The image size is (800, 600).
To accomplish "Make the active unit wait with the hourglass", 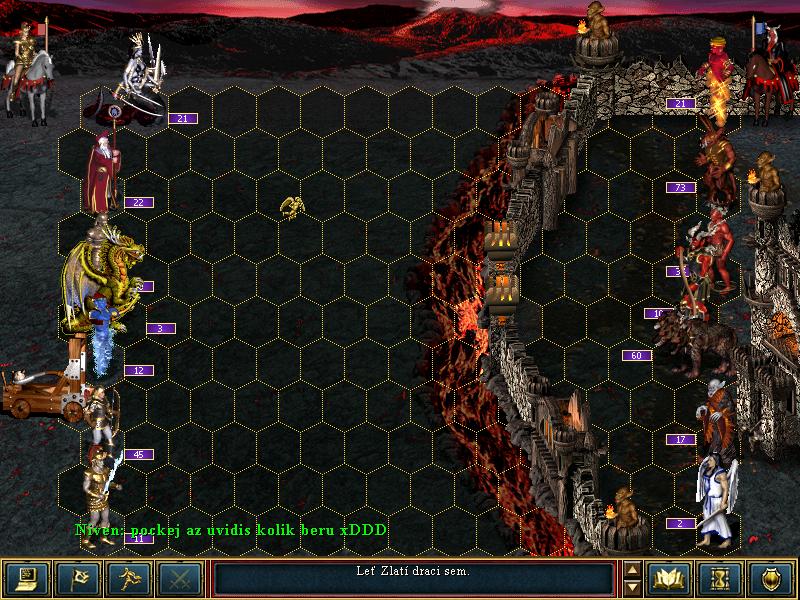I will (x=721, y=578).
